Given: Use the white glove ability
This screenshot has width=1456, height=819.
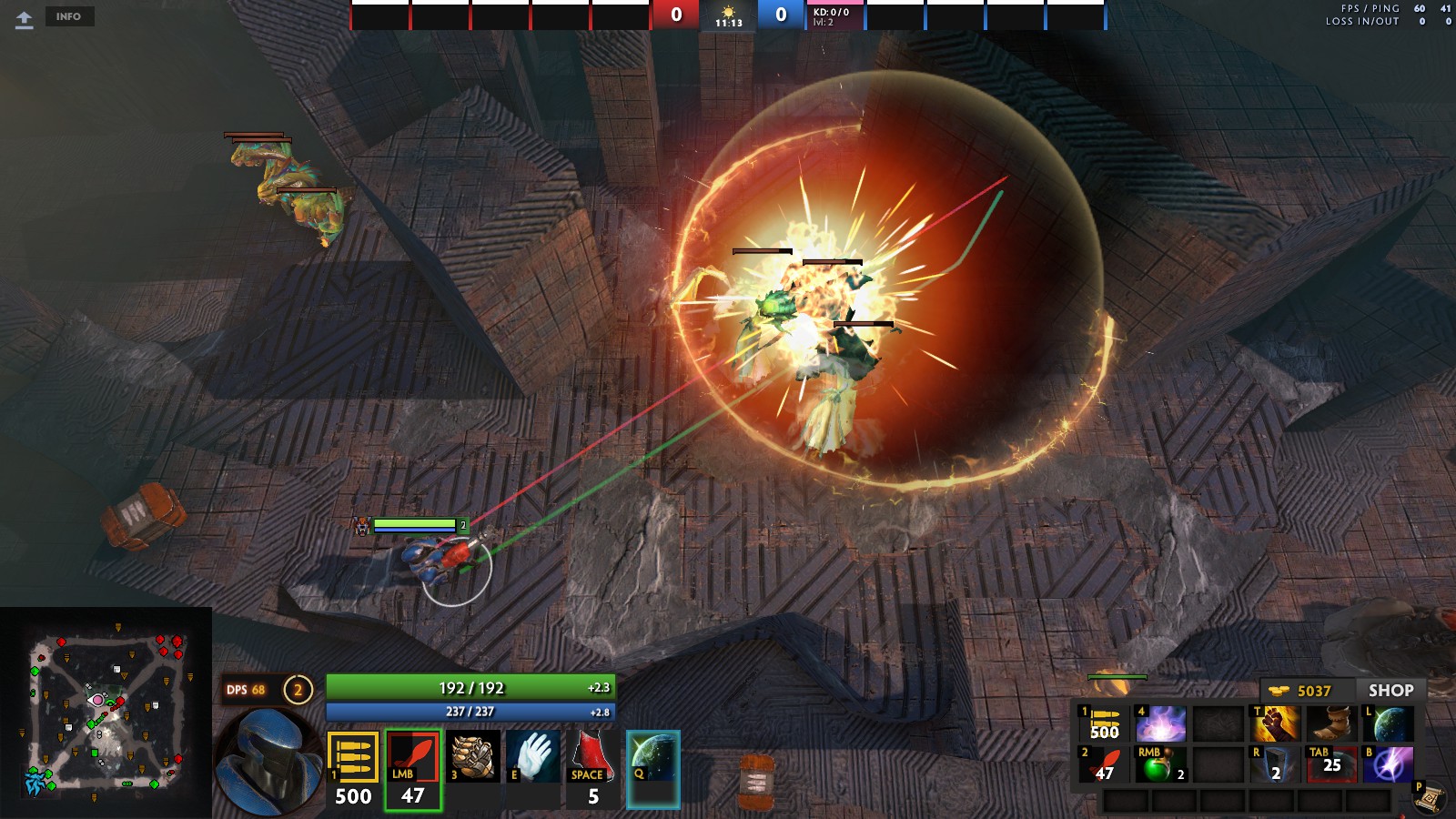Looking at the screenshot, I should click(533, 756).
